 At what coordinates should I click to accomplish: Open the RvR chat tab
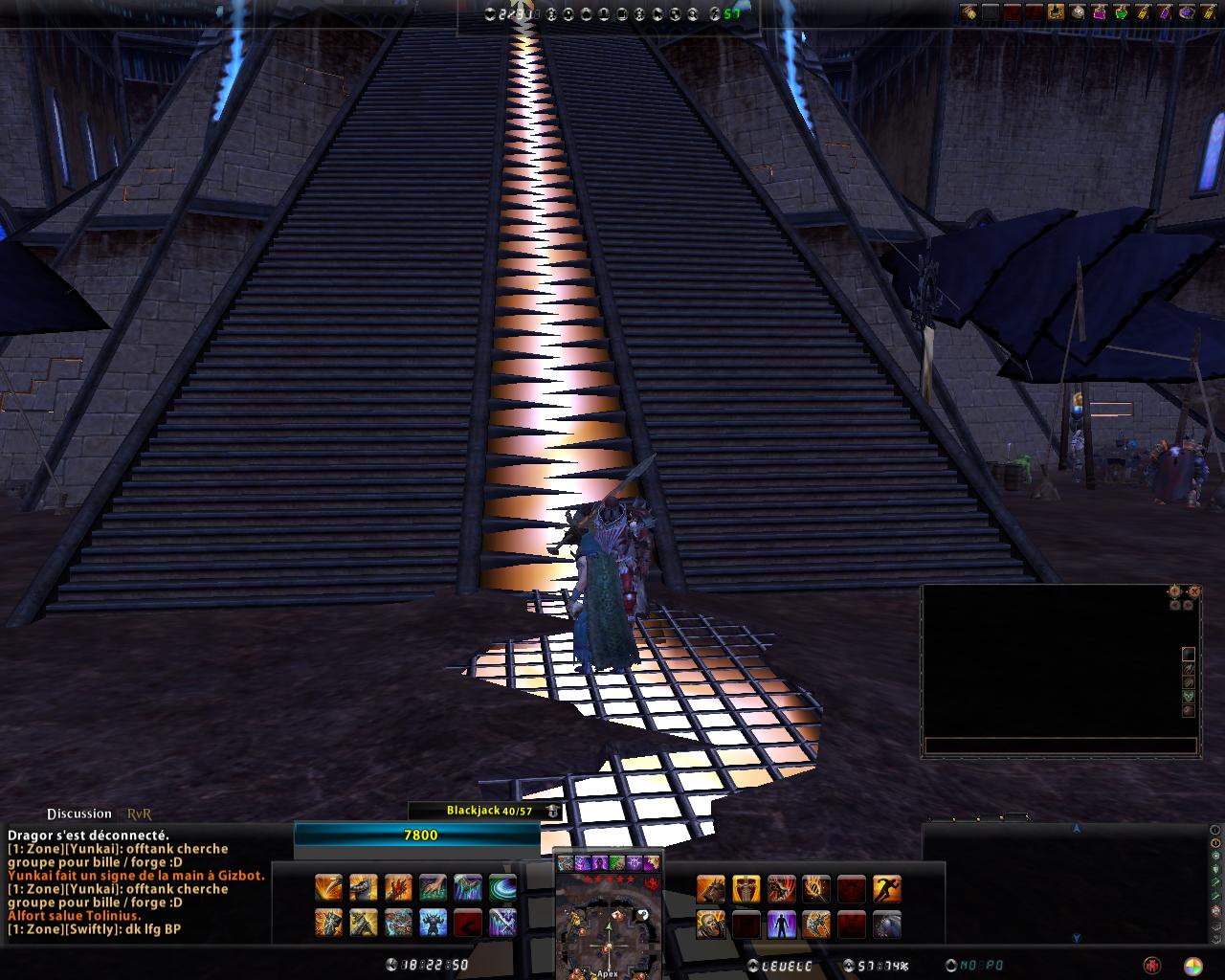point(140,813)
